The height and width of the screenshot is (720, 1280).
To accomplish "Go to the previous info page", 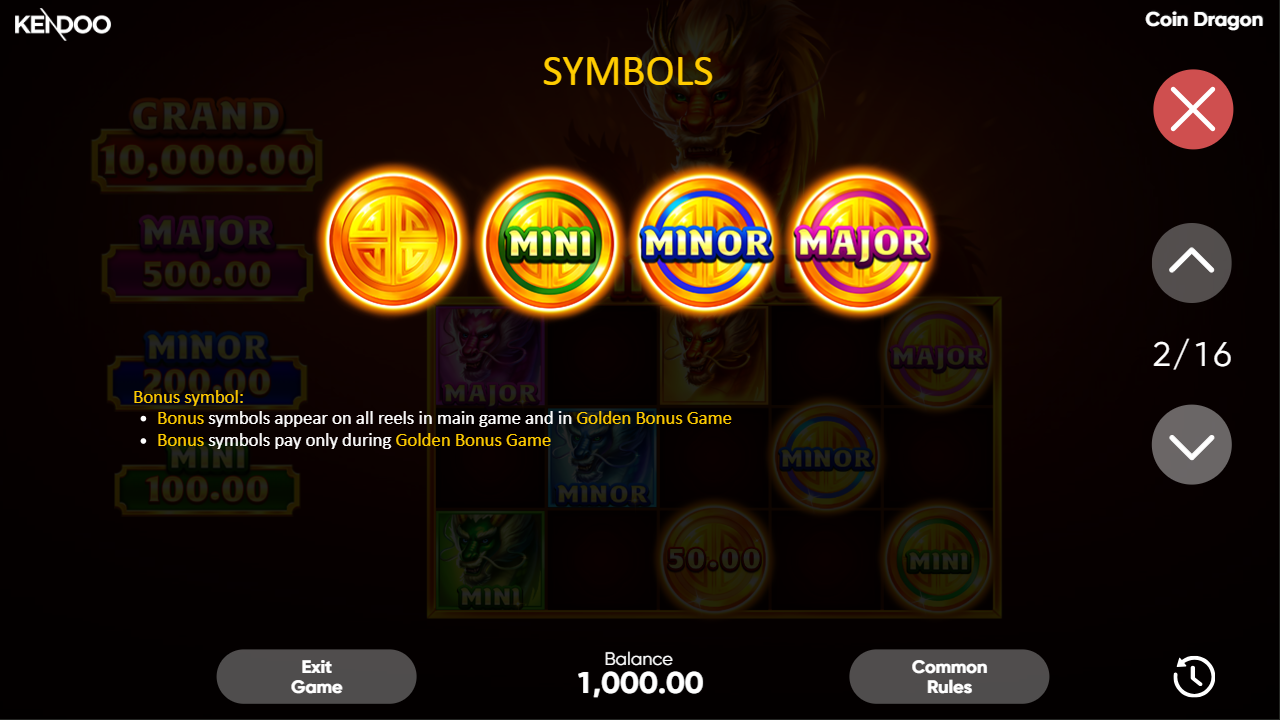I will click(x=1191, y=263).
